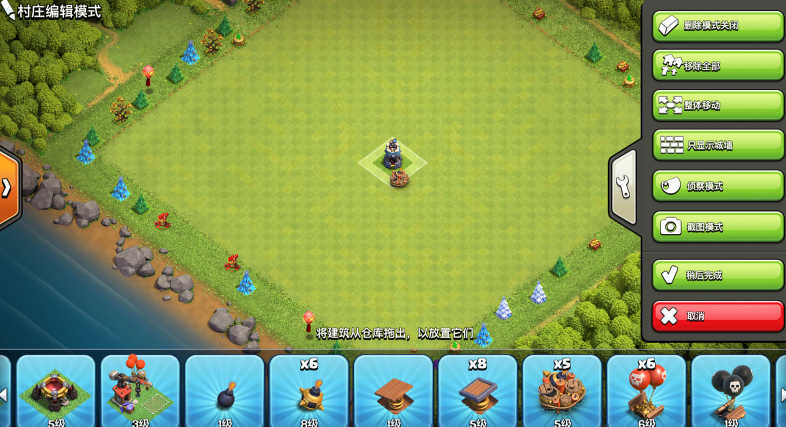The width and height of the screenshot is (786, 427).
Task: Pick the x8 spring trap stack
Action: [478, 391]
